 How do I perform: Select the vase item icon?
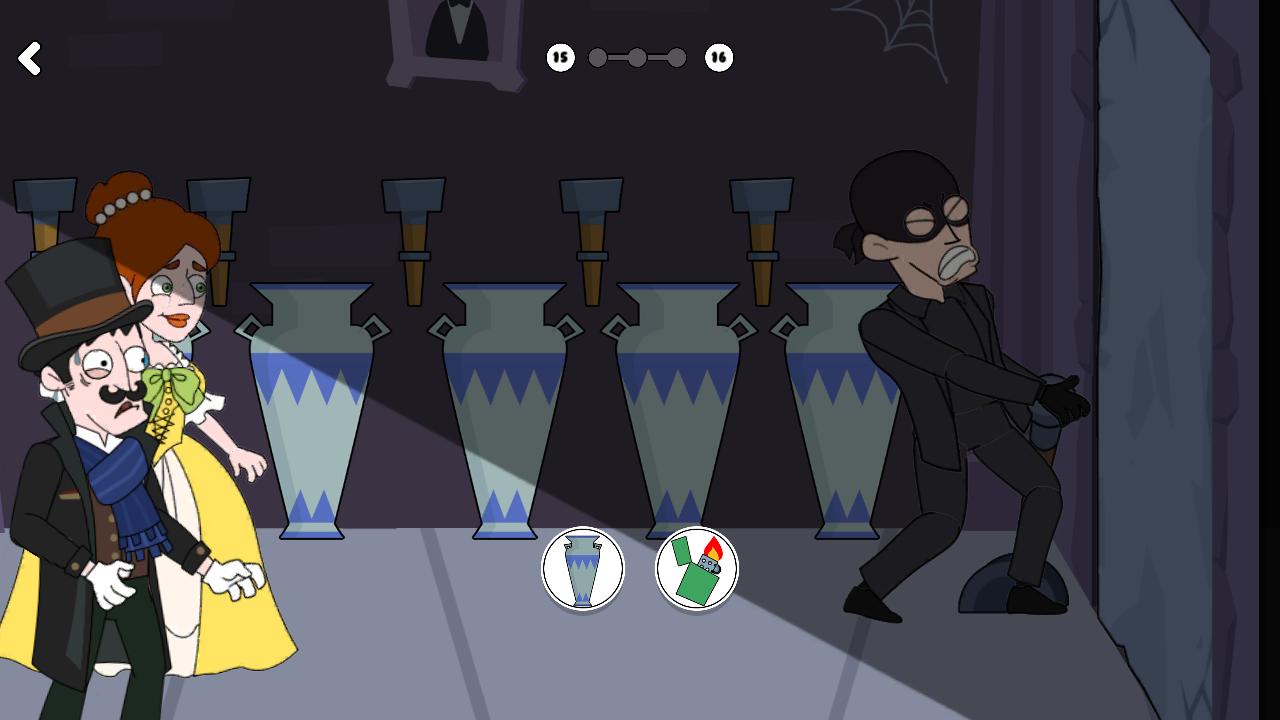(x=583, y=568)
